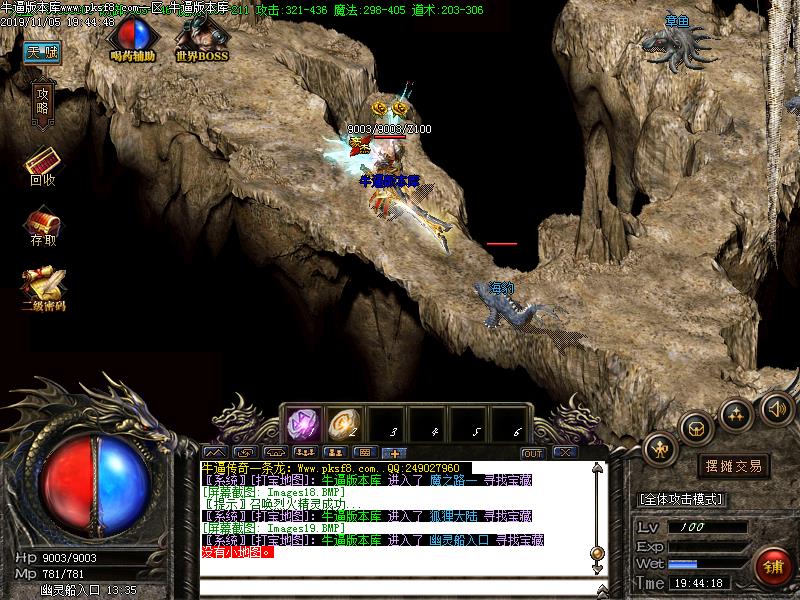Close the chat panel with the X button

pyautogui.click(x=564, y=453)
